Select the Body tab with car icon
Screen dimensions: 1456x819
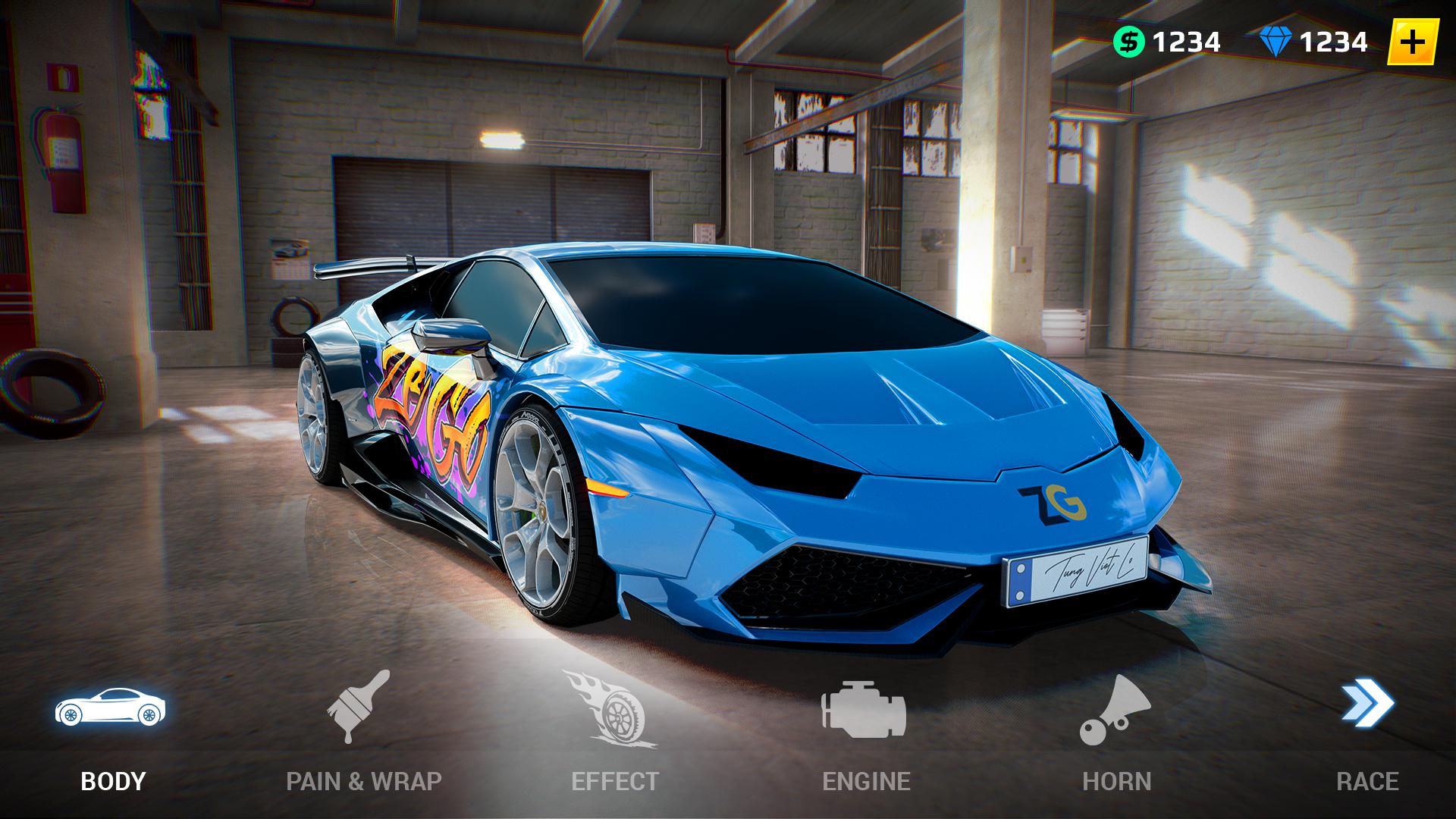tap(111, 732)
